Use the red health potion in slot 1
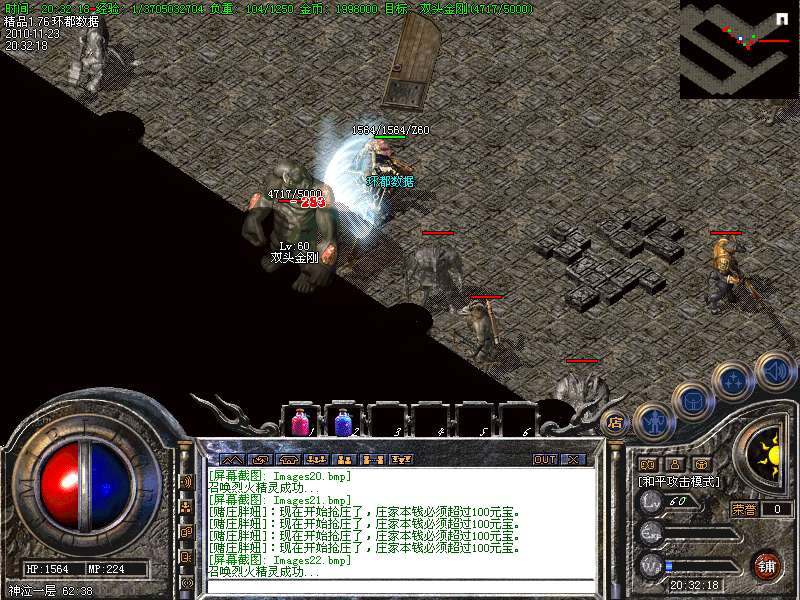Image resolution: width=800 pixels, height=600 pixels. (x=300, y=421)
